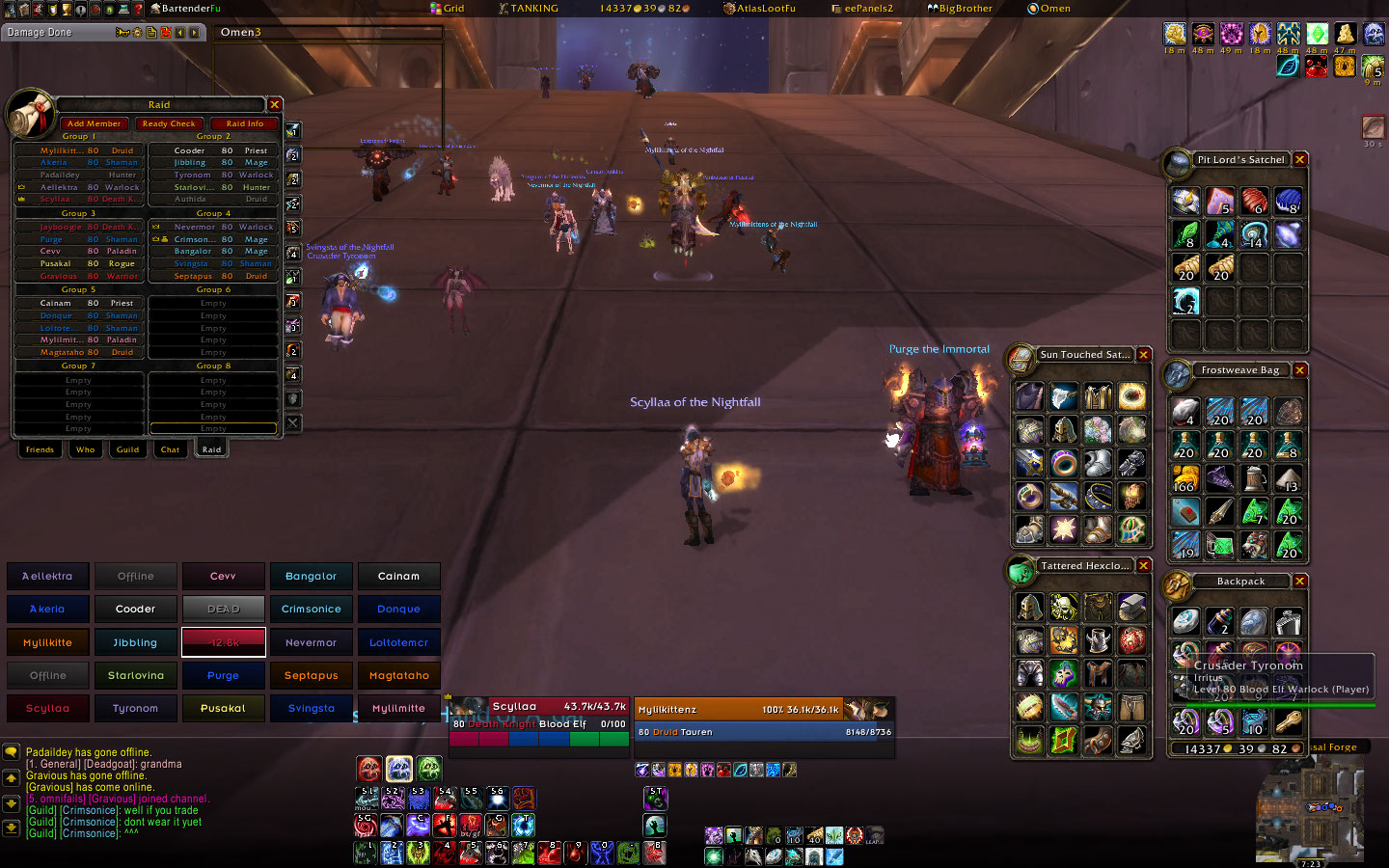Select the Chat tab

tap(170, 449)
